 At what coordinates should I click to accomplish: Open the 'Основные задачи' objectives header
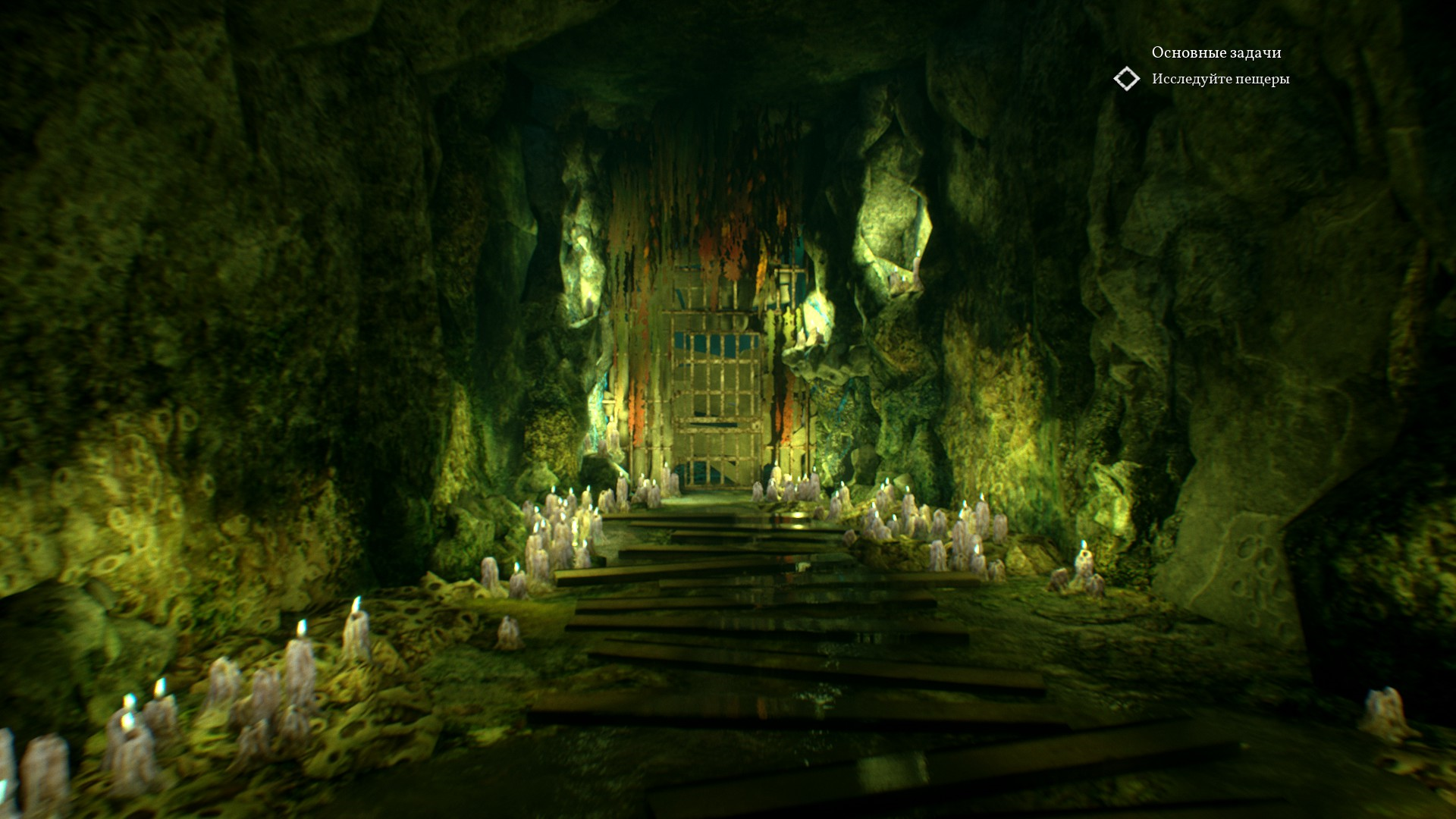1216,52
